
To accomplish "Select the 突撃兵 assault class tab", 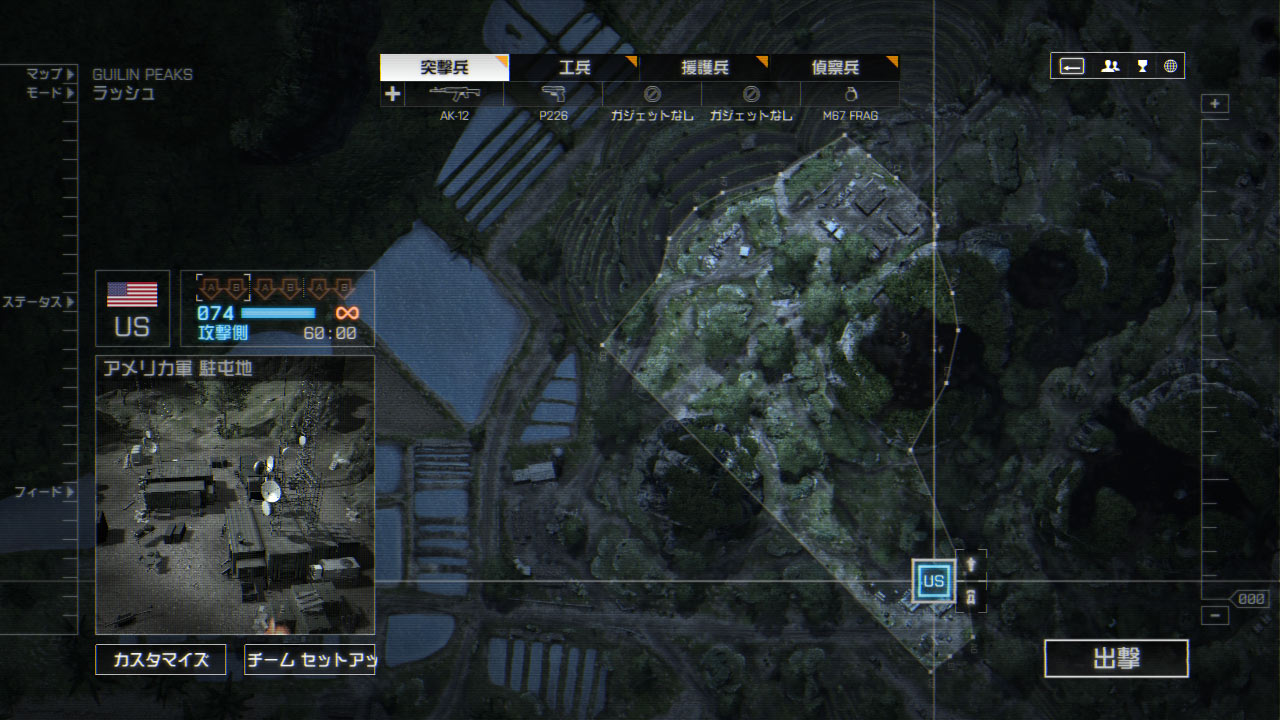I will tap(444, 68).
